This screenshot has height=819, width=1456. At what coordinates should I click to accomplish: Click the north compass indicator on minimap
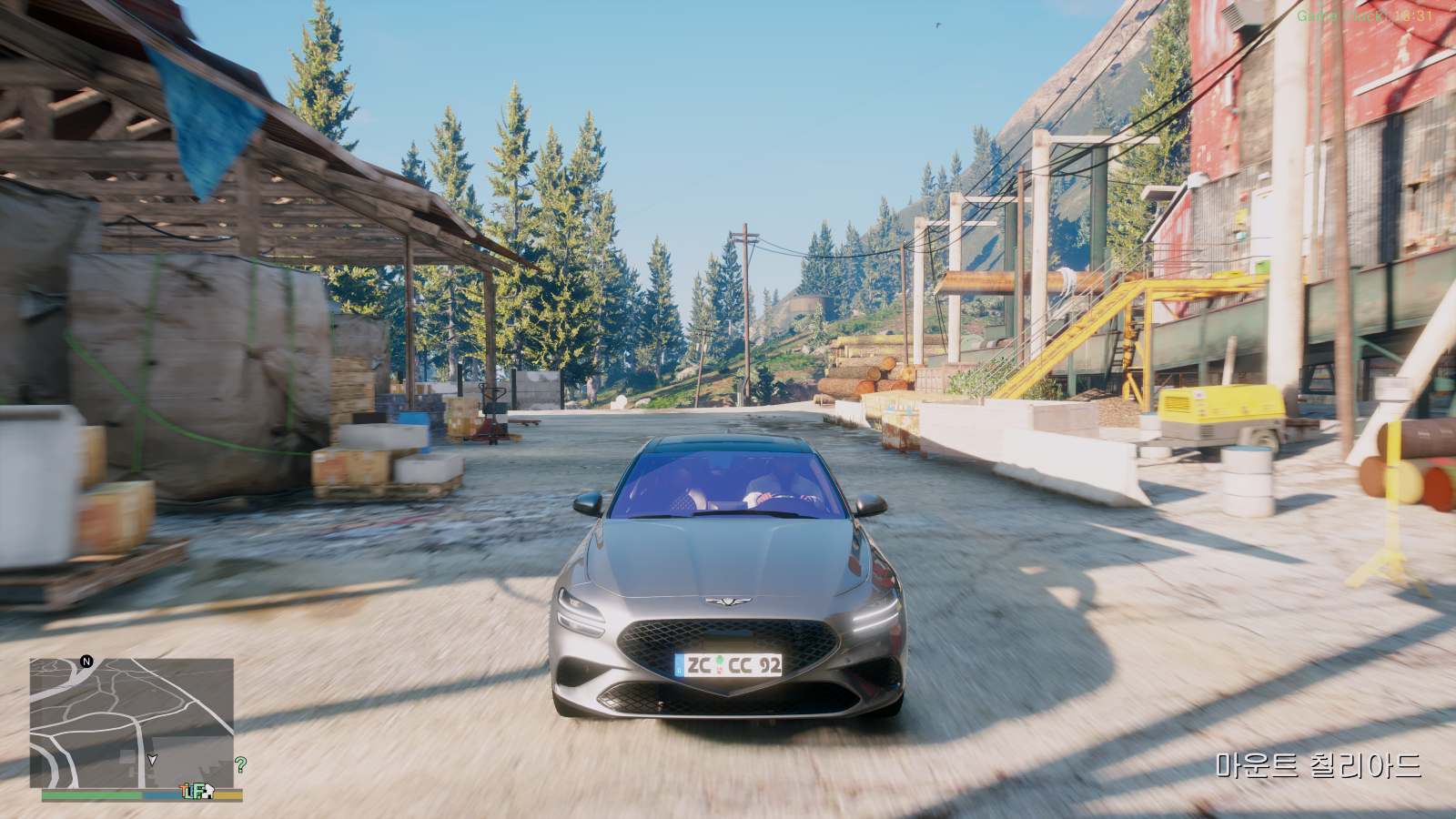(86, 662)
